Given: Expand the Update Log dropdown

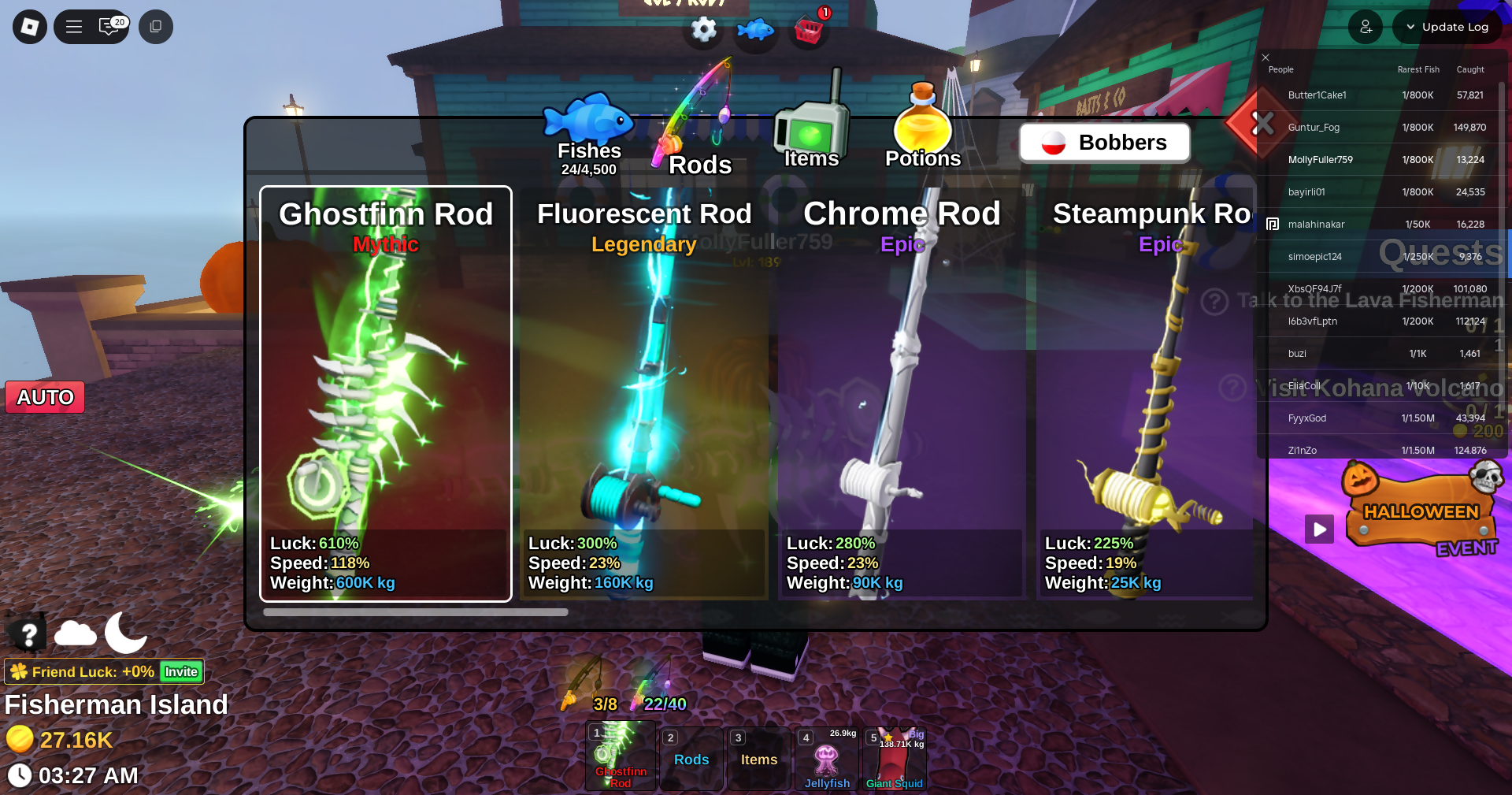Looking at the screenshot, I should tap(1447, 27).
